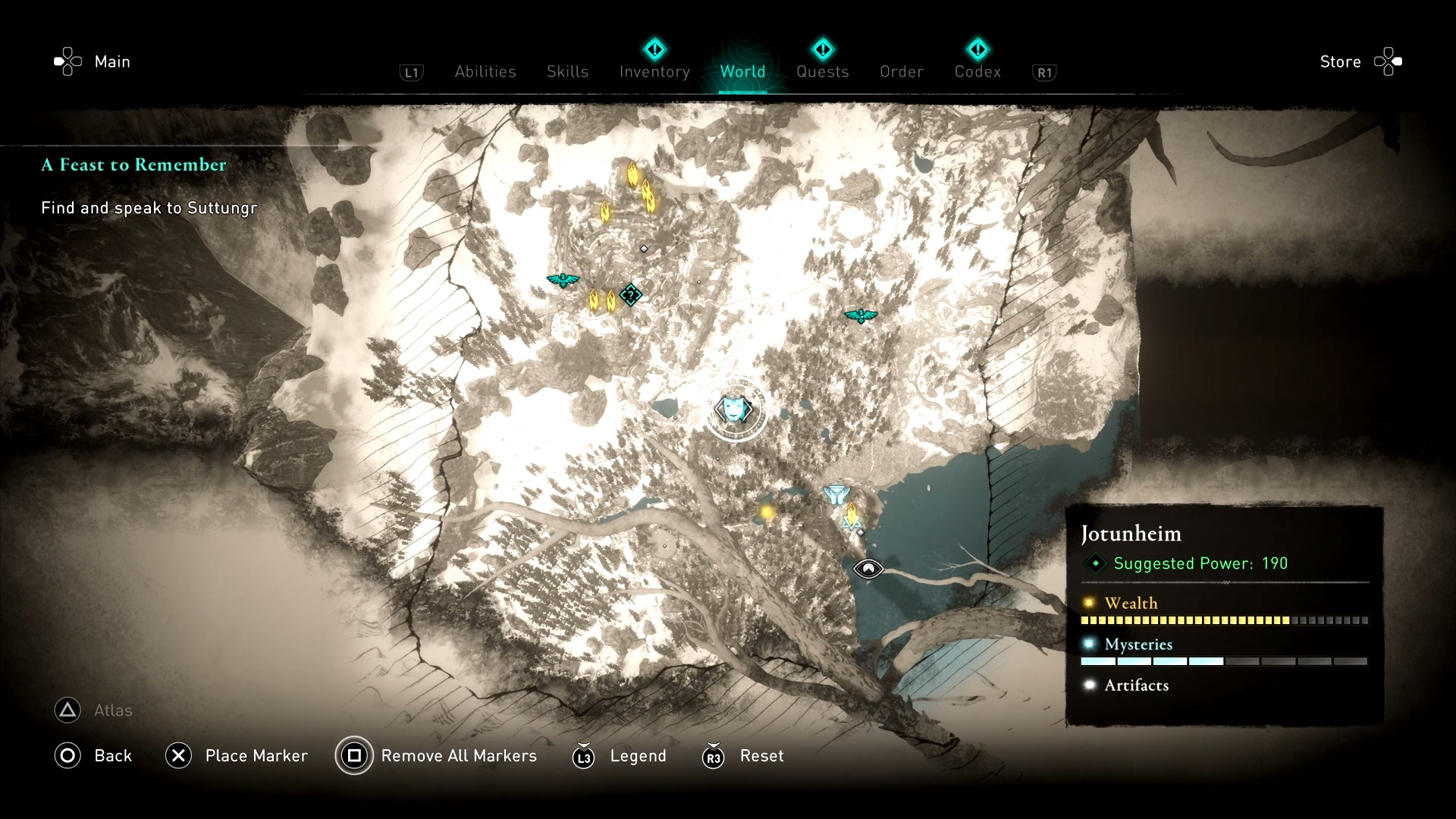Click the player wolf-mask marker on map

pos(733,409)
